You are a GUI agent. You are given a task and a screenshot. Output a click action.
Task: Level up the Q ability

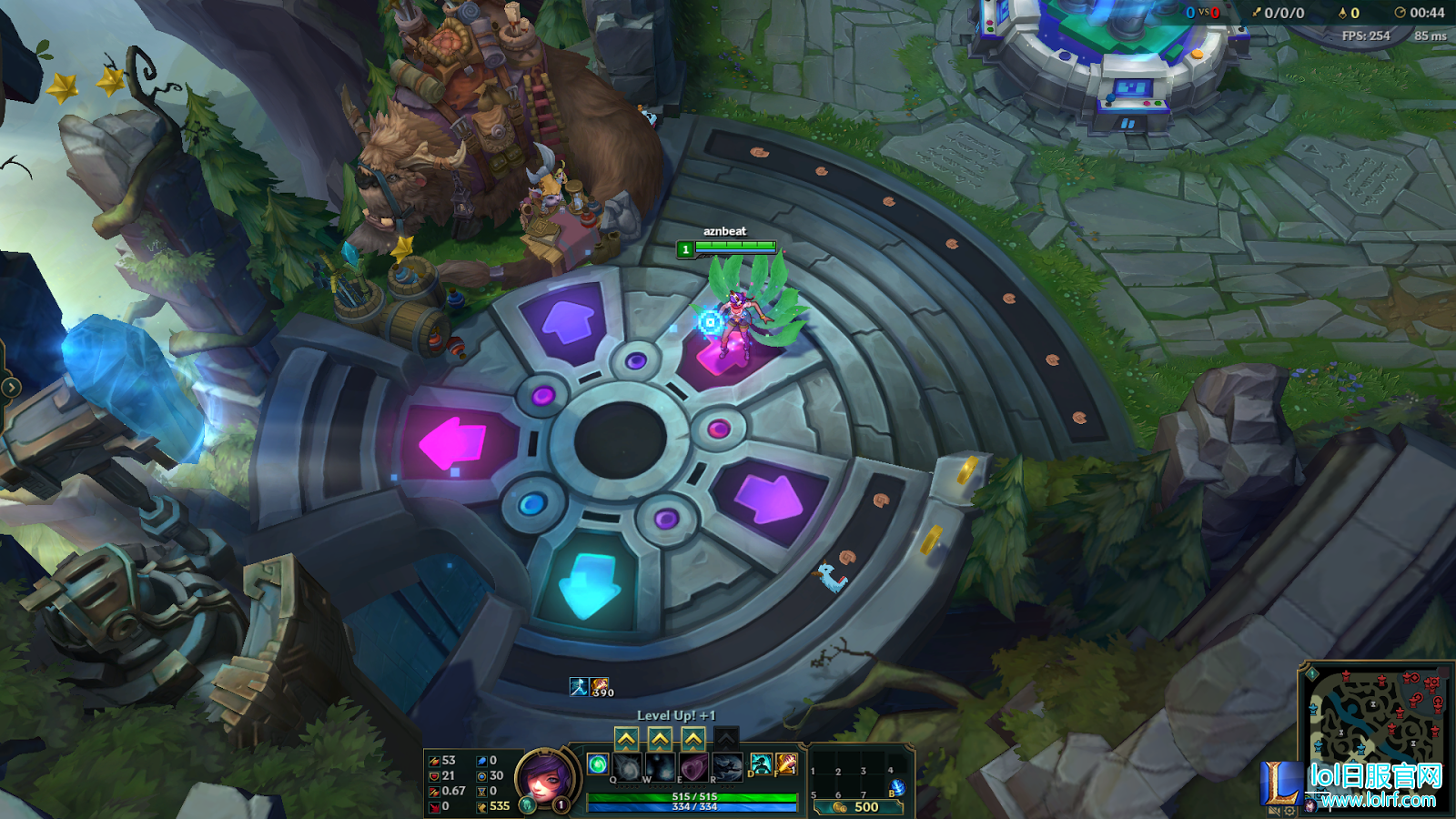pos(626,738)
